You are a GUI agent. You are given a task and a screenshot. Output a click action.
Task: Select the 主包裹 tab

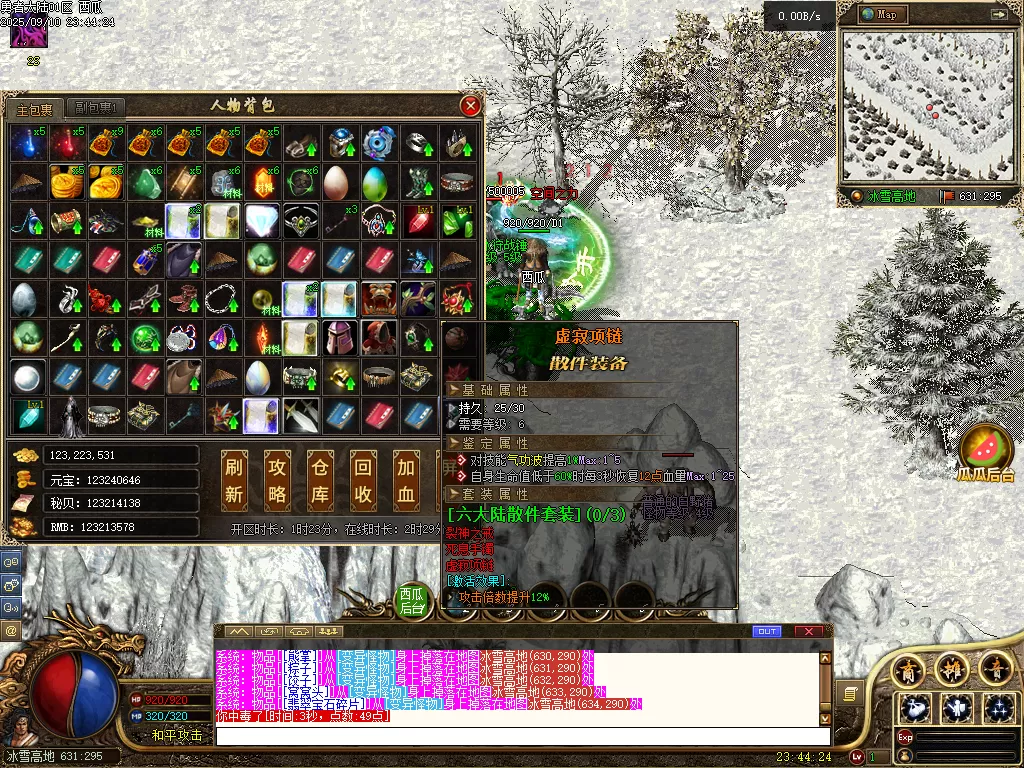tap(35, 108)
